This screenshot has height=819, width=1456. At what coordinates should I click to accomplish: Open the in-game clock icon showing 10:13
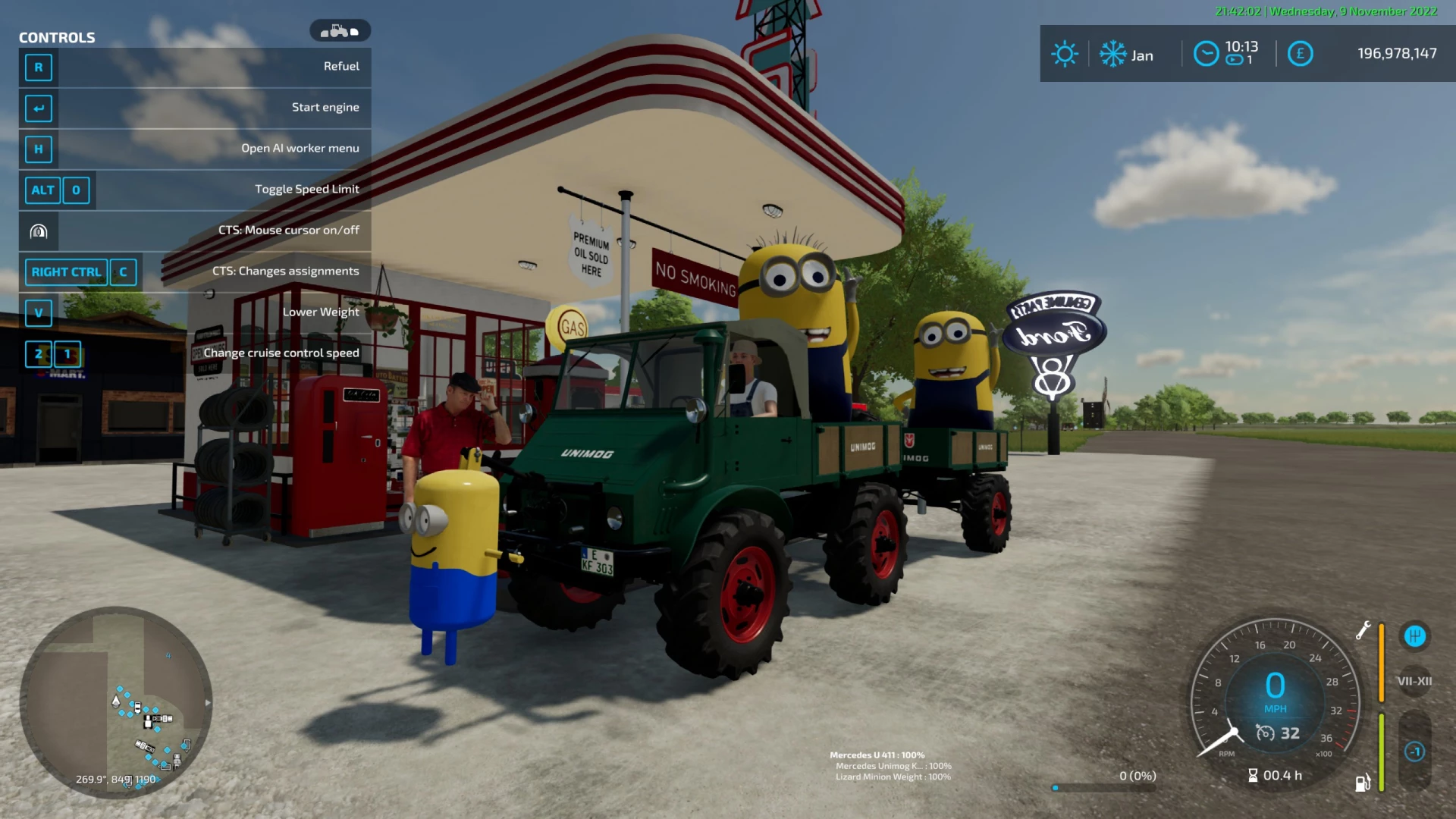(1207, 54)
